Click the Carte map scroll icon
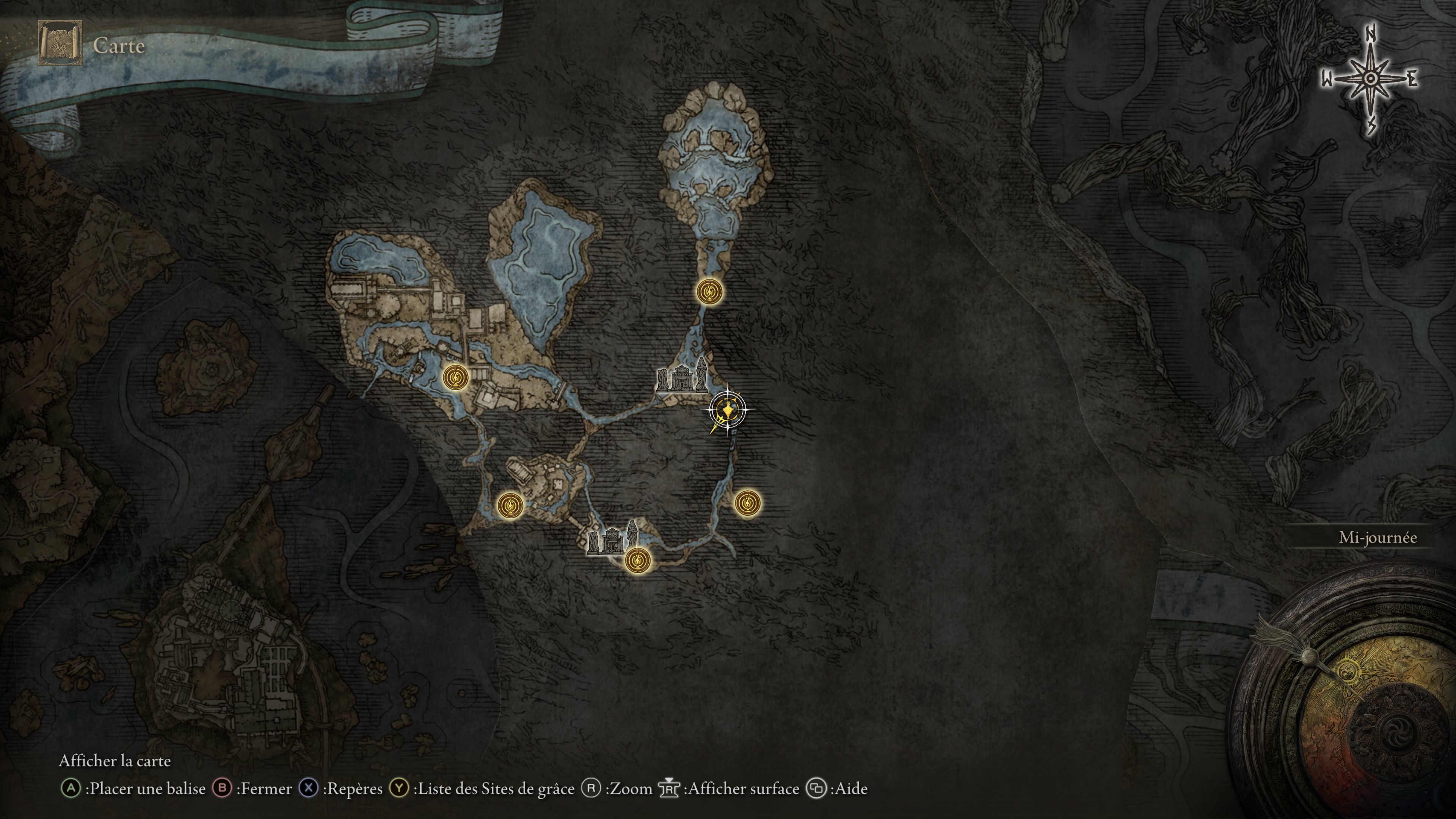The width and height of the screenshot is (1456, 819). click(60, 44)
